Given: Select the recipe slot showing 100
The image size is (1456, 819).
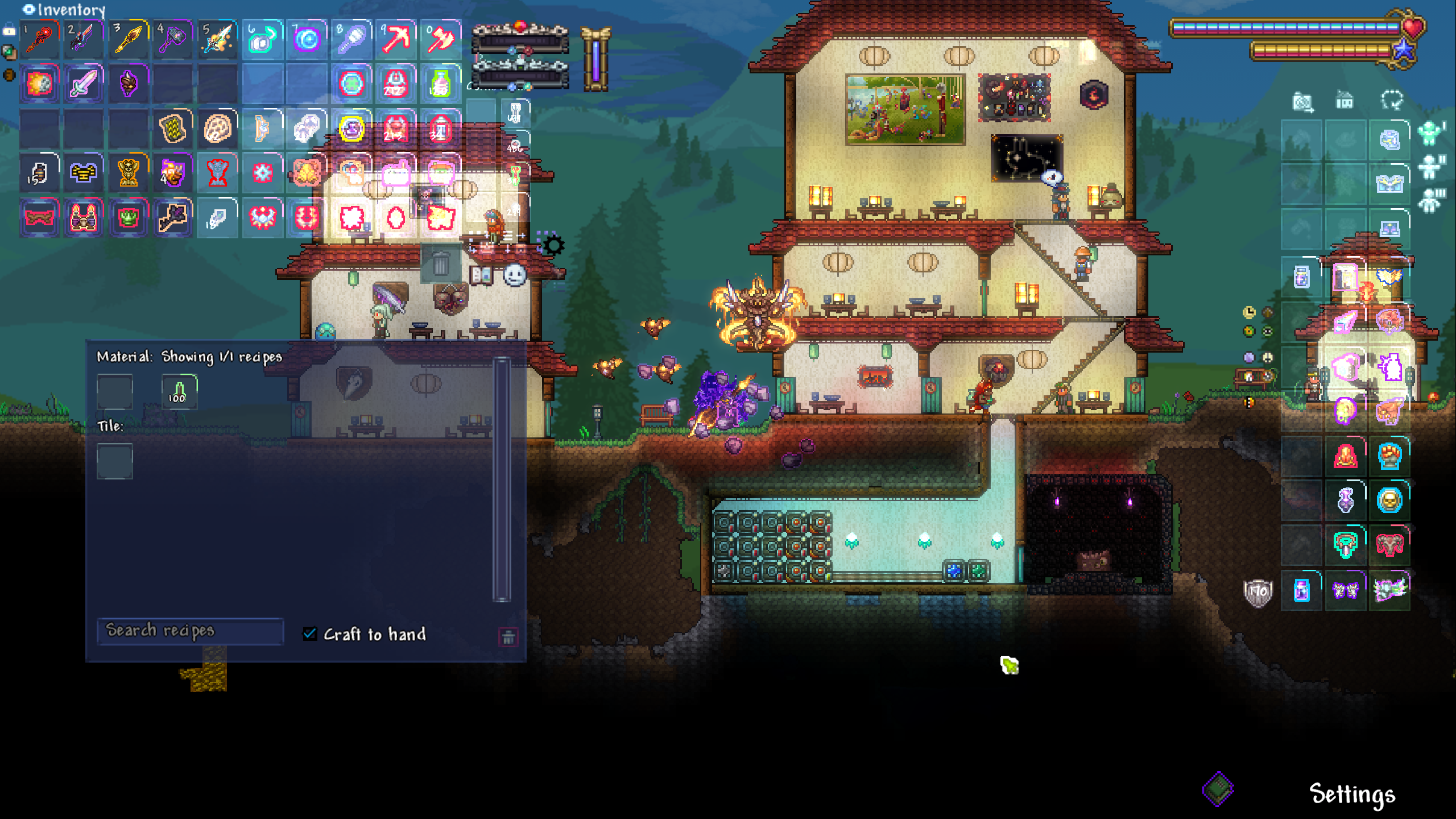Looking at the screenshot, I should tap(179, 392).
